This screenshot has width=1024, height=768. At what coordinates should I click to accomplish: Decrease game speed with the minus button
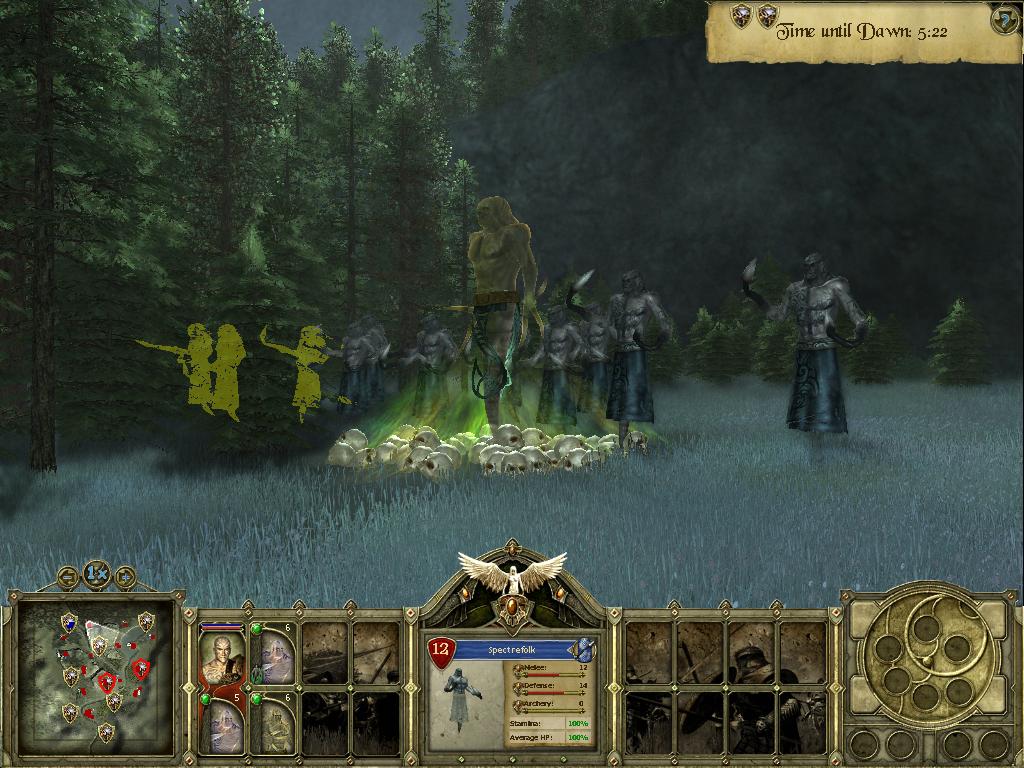pos(68,576)
